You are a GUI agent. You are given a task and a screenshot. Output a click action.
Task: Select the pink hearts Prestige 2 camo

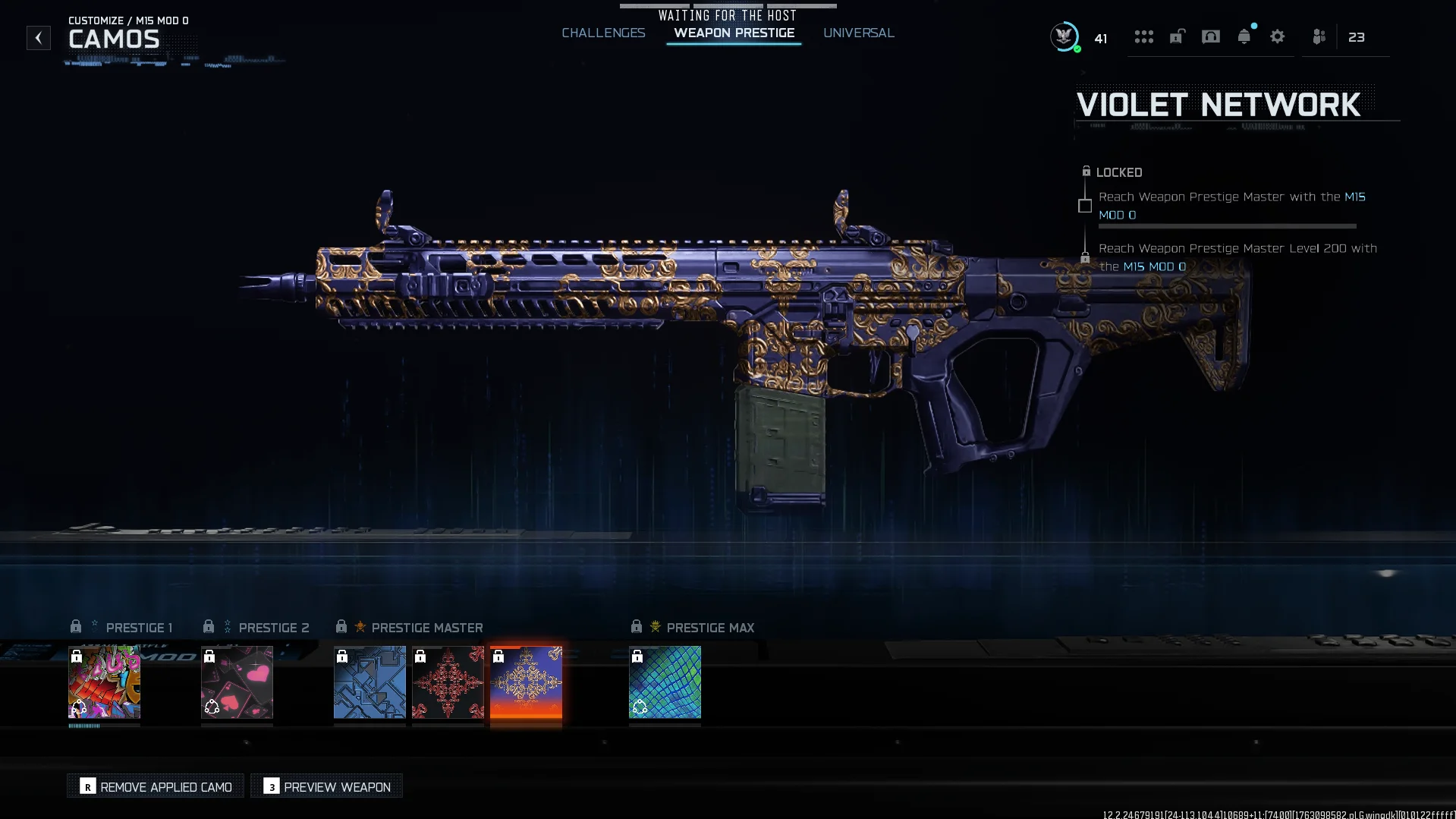[x=237, y=682]
